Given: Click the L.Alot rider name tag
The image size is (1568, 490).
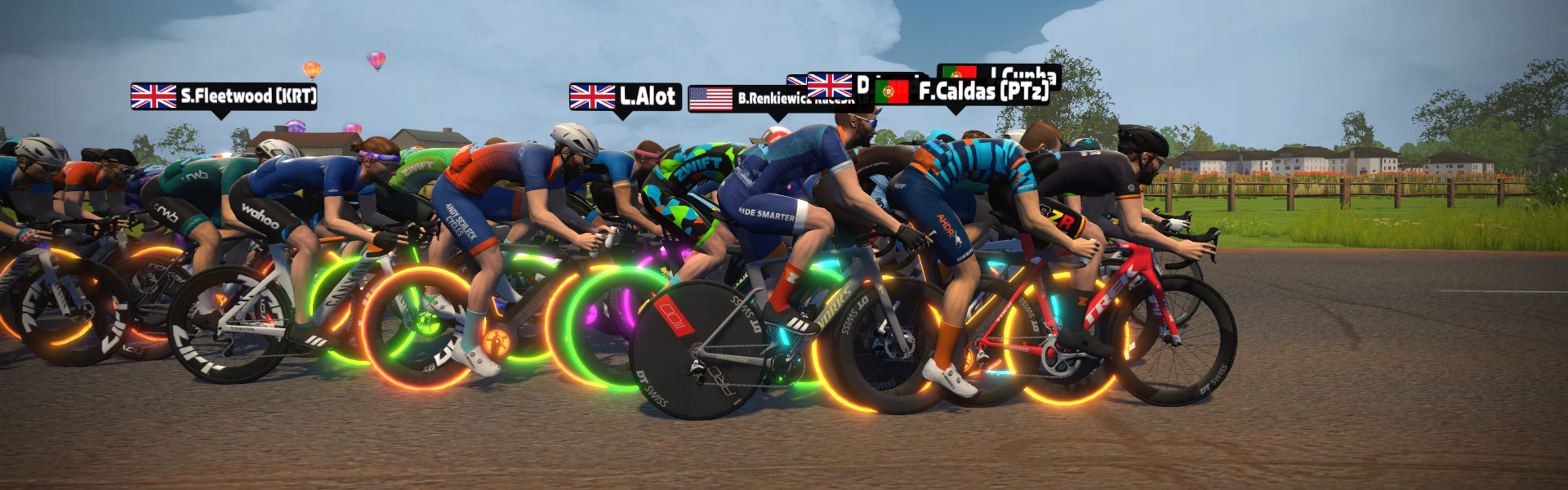Looking at the screenshot, I should 626,97.
